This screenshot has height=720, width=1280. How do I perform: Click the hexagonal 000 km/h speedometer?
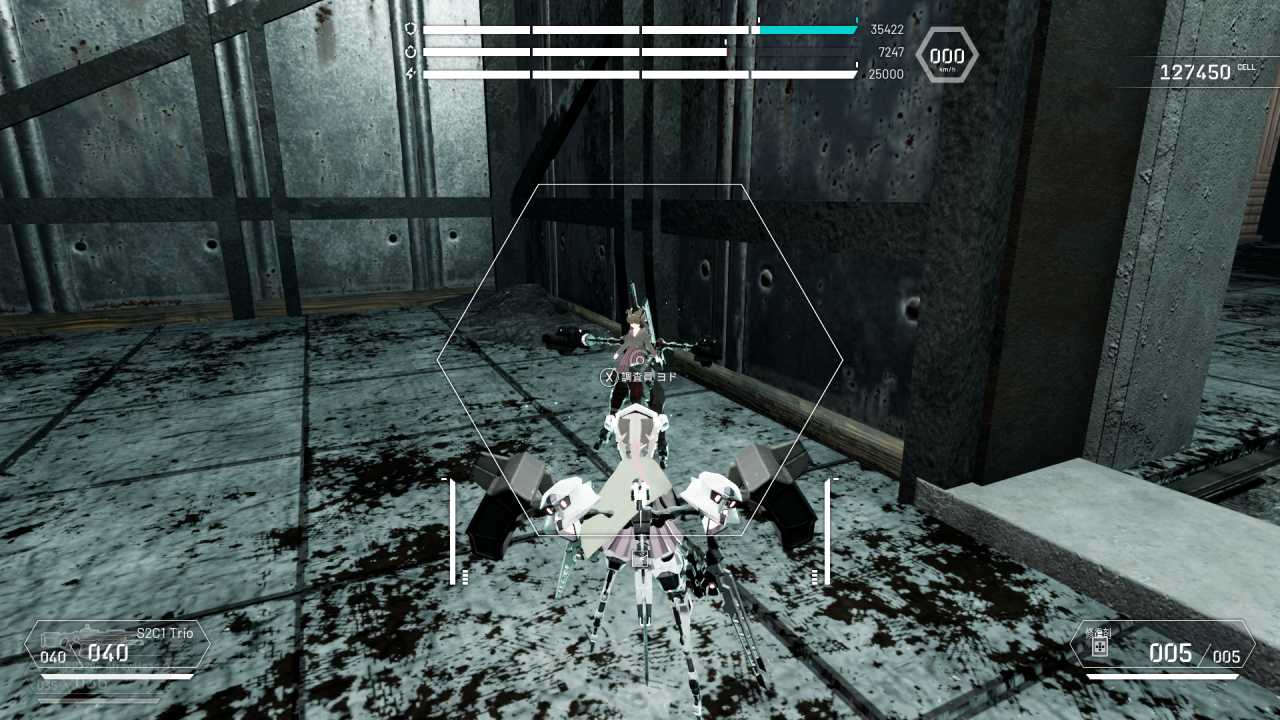[x=946, y=55]
